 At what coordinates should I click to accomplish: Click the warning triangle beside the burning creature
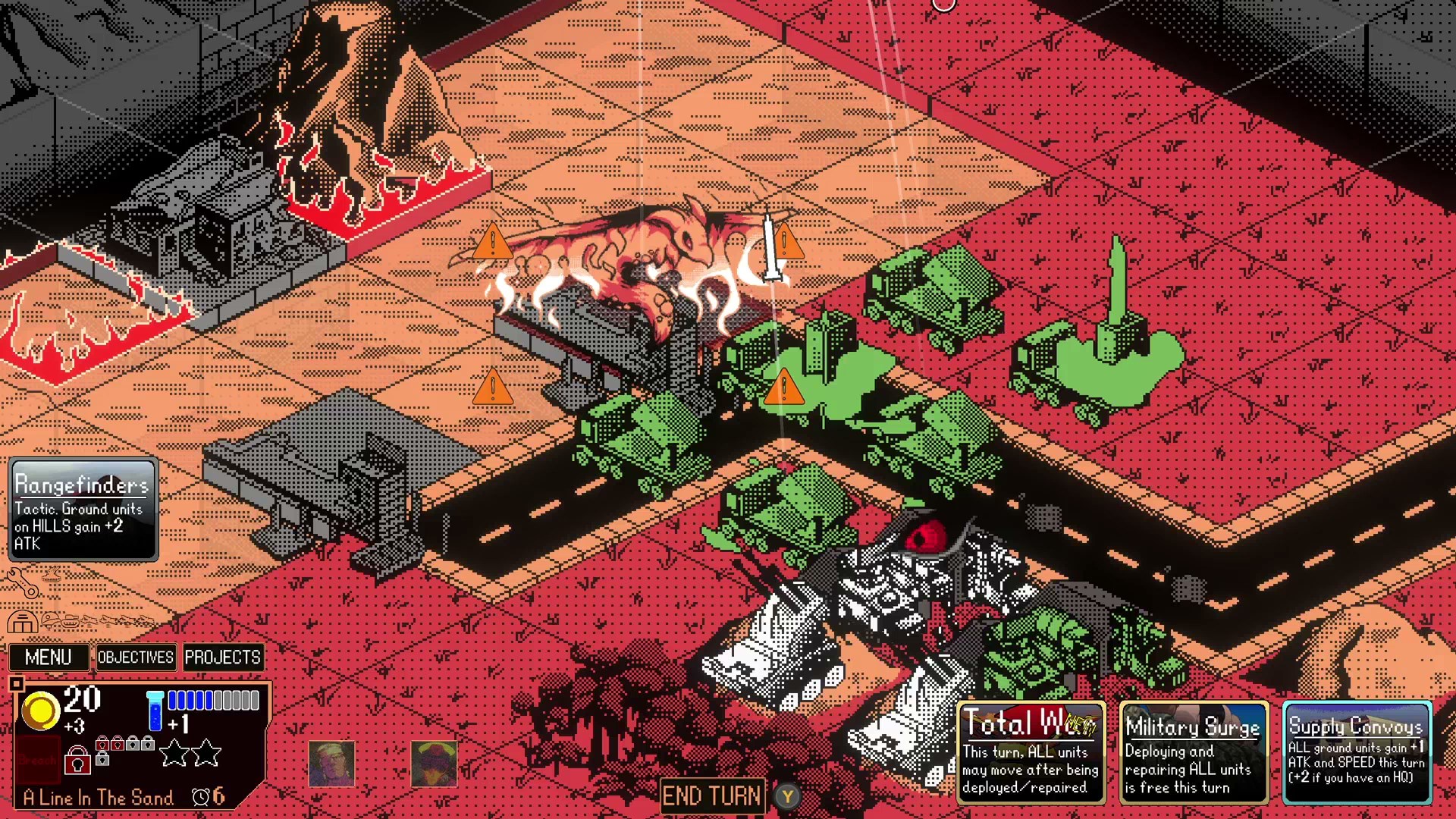(x=494, y=243)
